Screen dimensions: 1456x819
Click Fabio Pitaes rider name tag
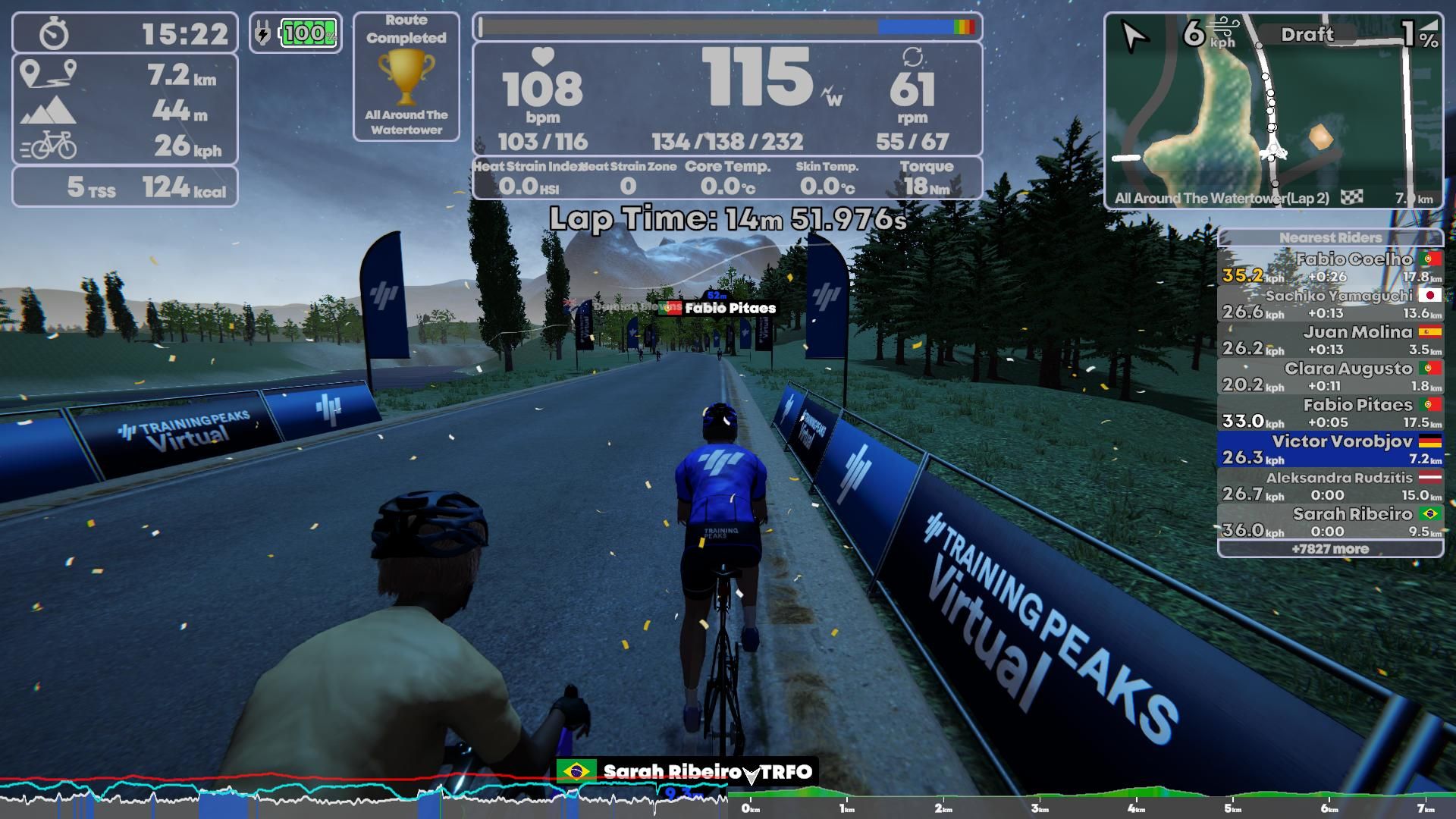[x=730, y=308]
